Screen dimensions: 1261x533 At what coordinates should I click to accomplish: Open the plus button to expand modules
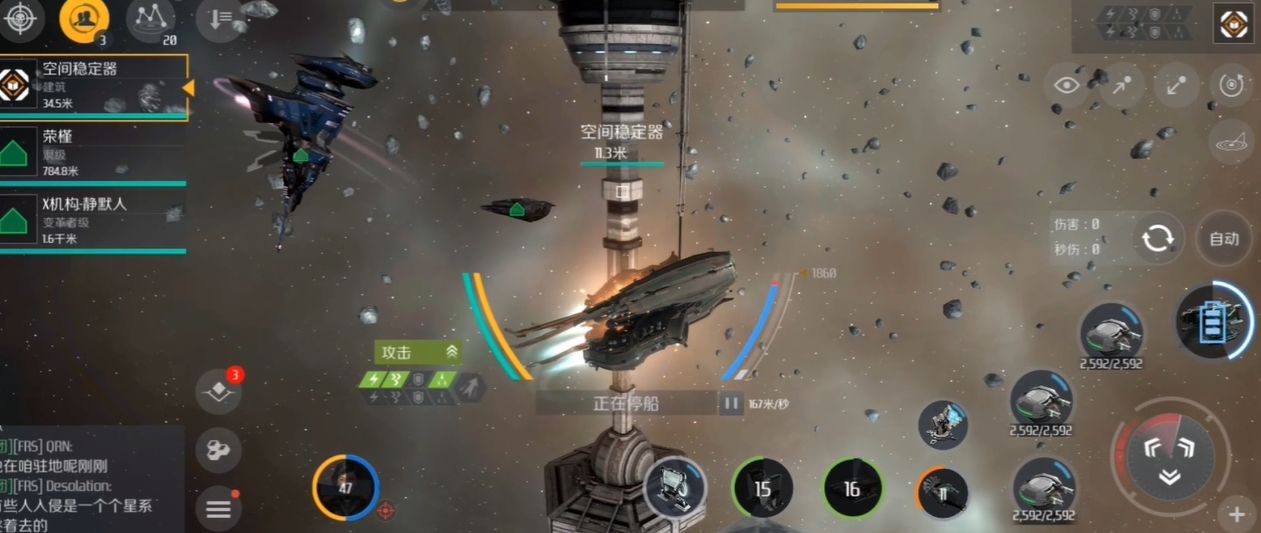[1236, 515]
